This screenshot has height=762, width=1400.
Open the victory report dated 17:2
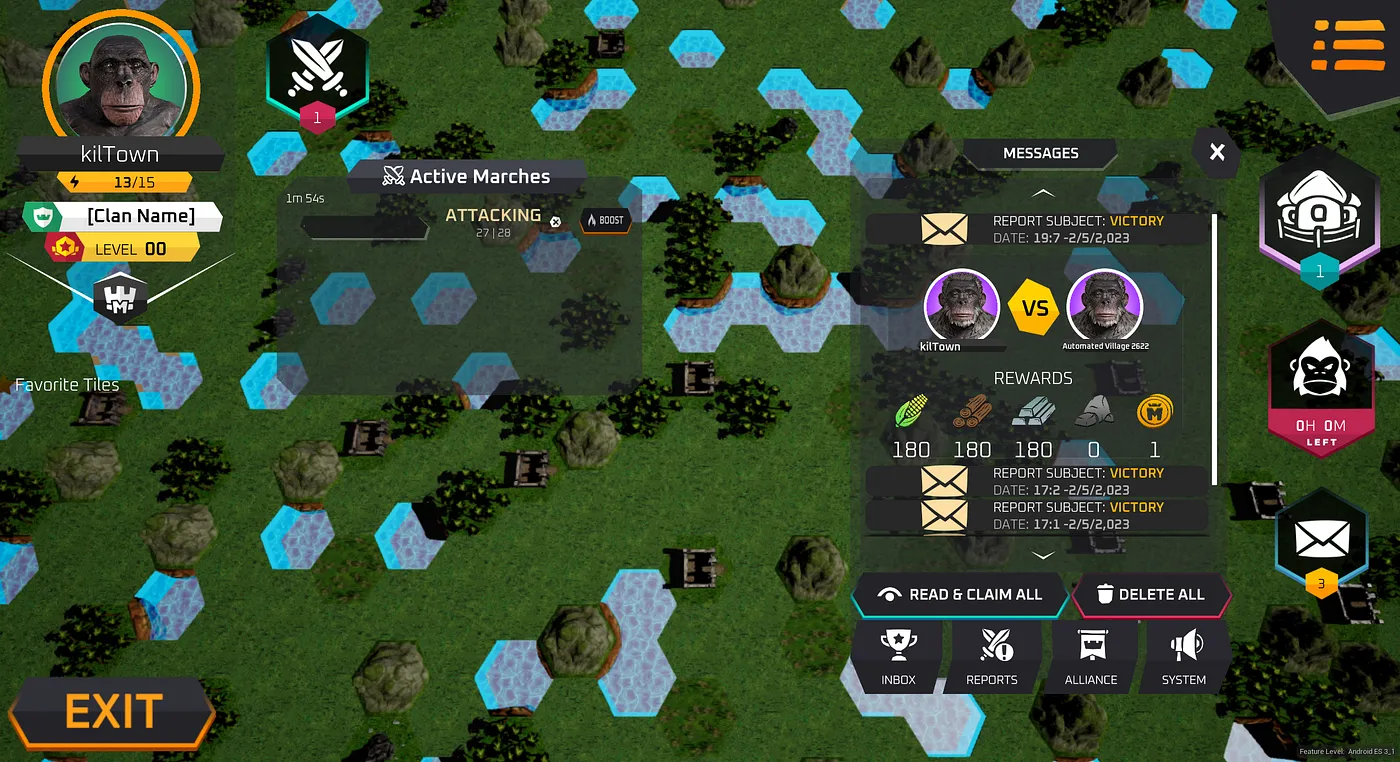[x=1035, y=481]
